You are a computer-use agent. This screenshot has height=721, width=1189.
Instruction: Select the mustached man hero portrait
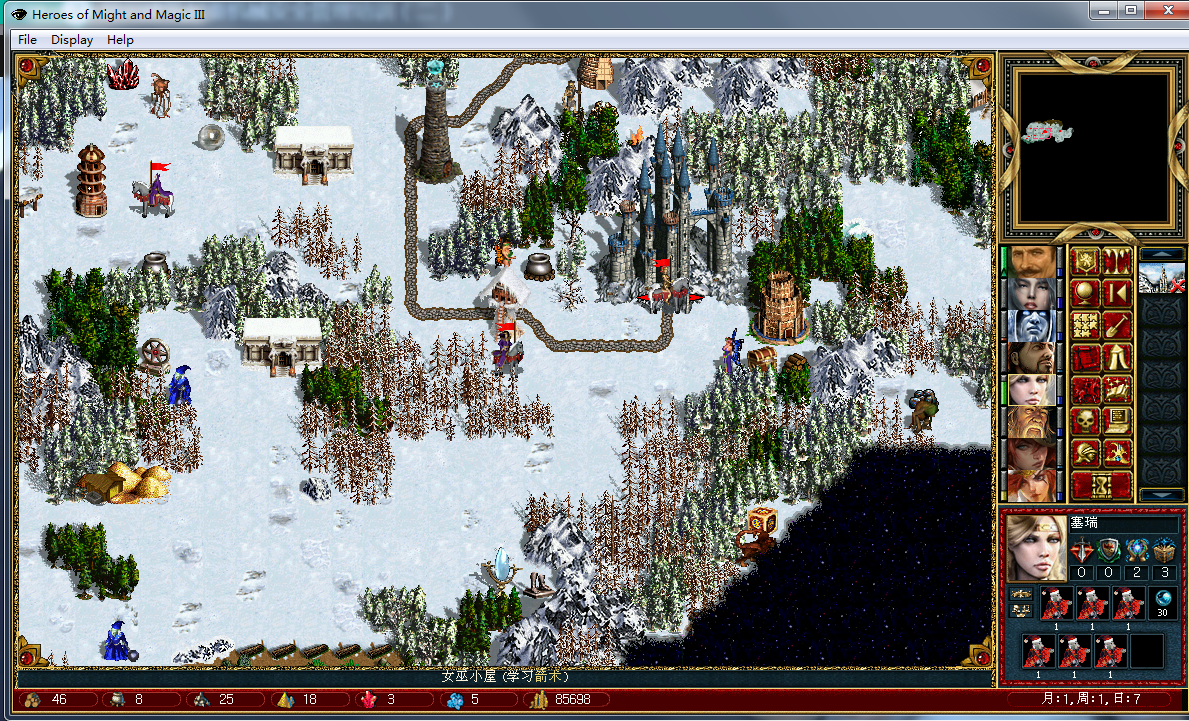[x=1033, y=262]
